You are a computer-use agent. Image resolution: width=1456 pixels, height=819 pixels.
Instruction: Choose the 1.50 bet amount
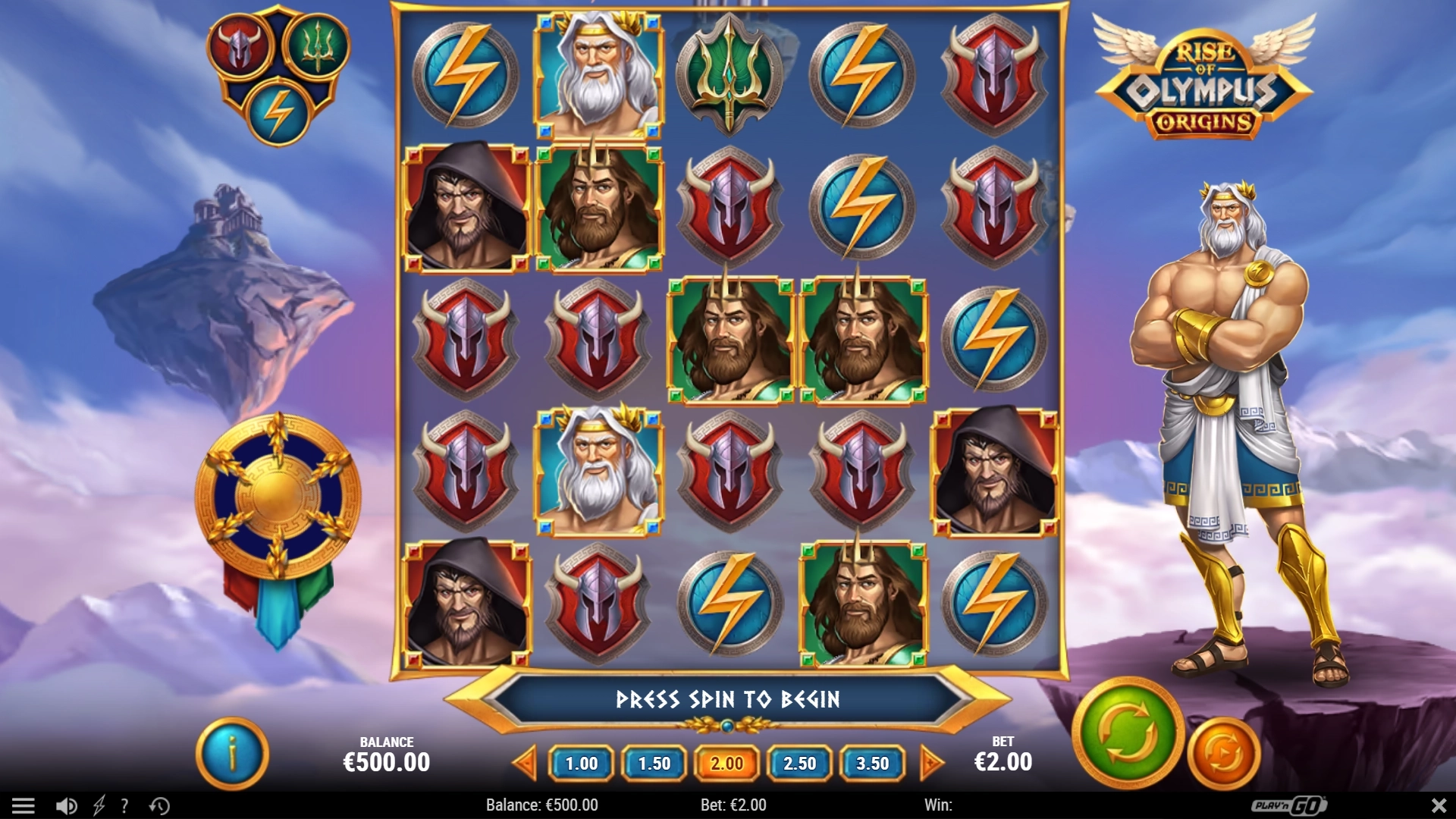pos(654,764)
